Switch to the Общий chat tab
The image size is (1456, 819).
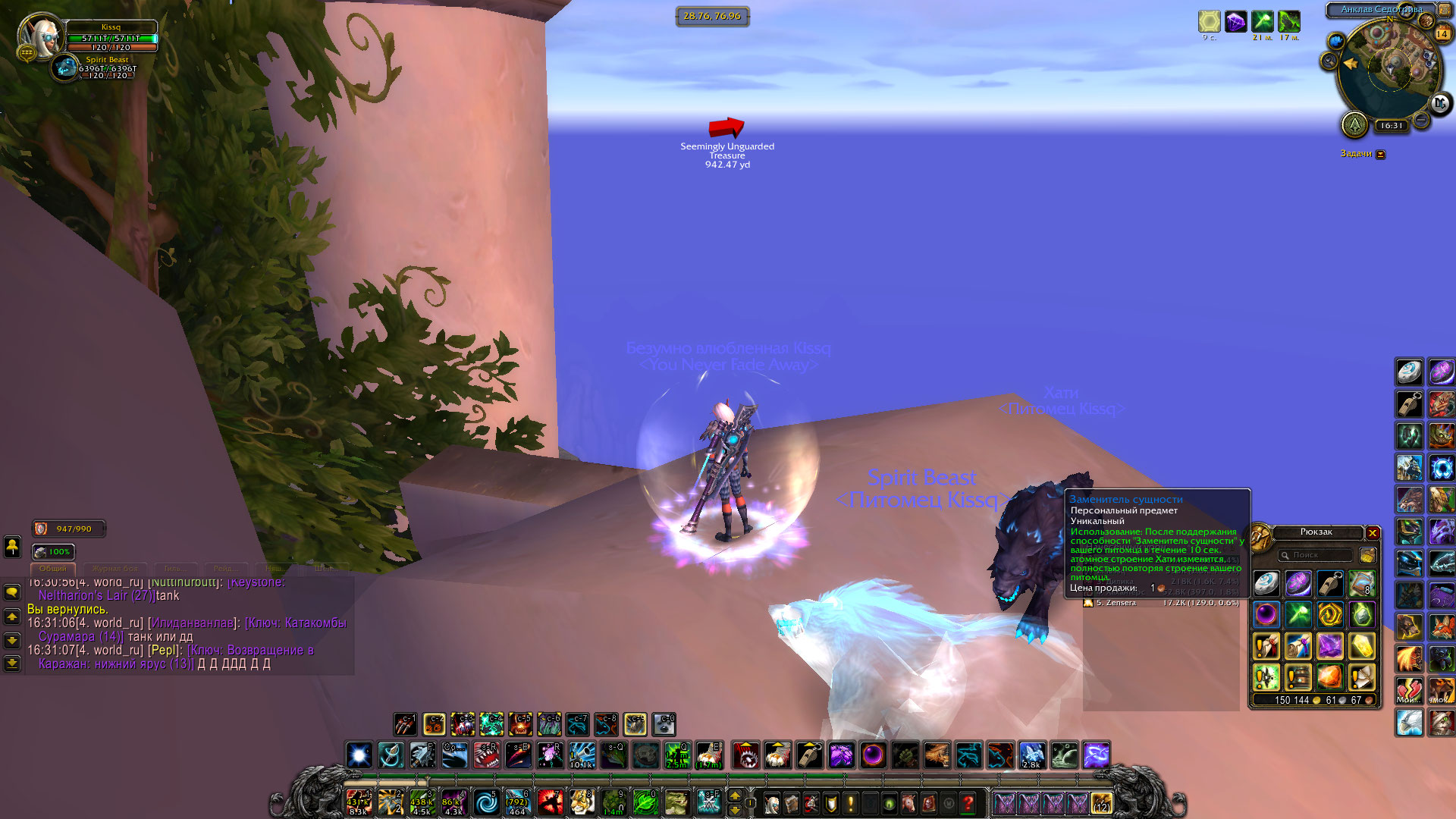pyautogui.click(x=53, y=568)
